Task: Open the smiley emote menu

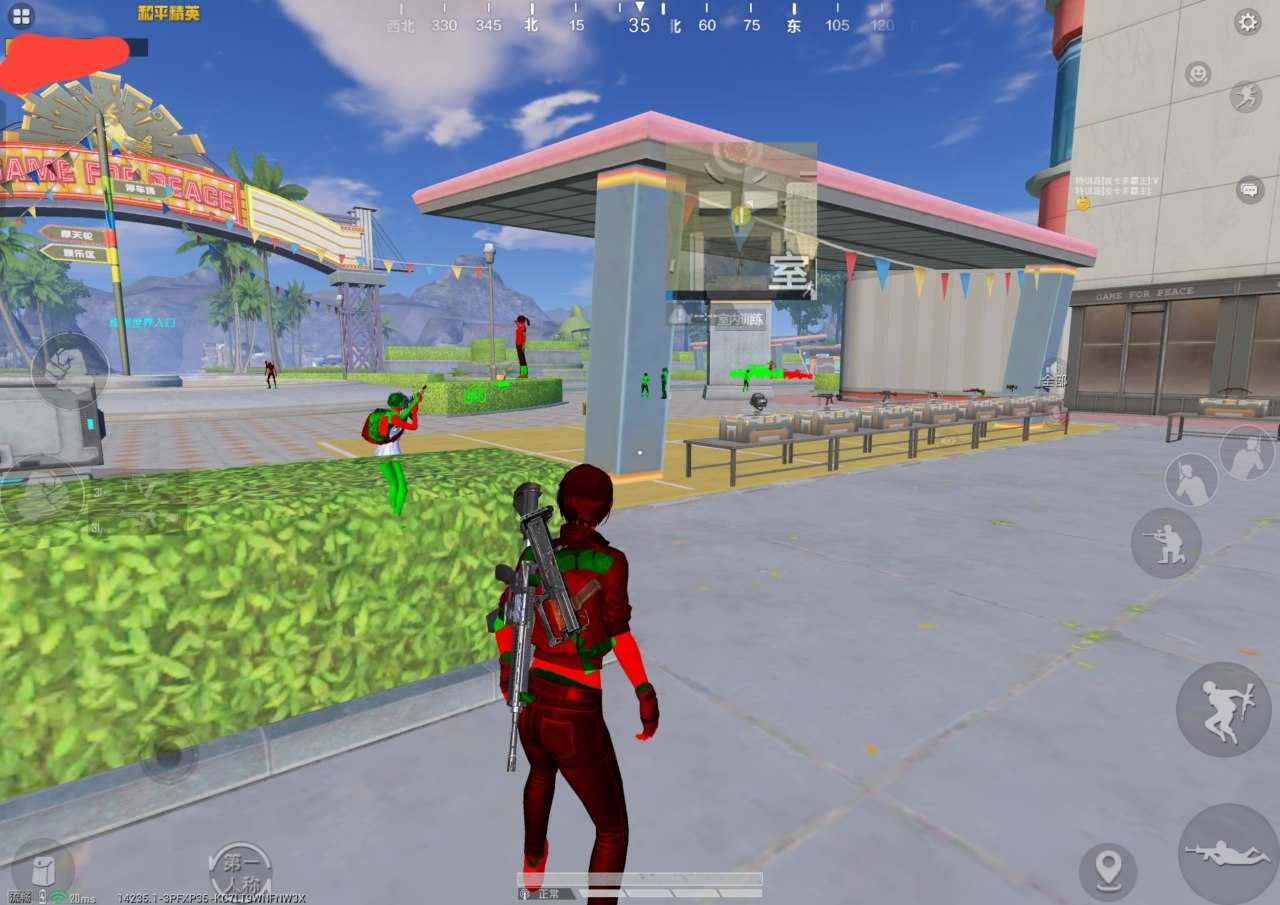Action: (1197, 73)
